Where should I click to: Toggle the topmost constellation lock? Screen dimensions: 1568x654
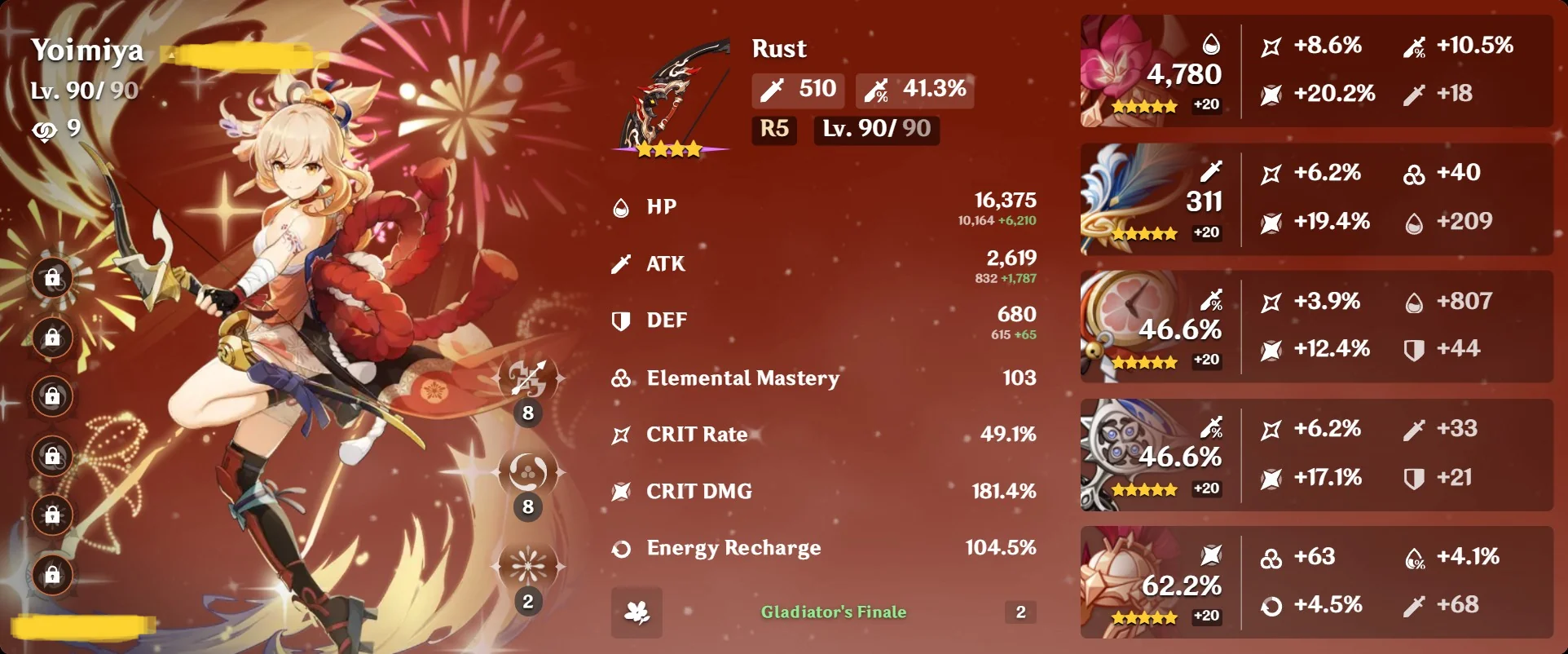click(x=52, y=279)
